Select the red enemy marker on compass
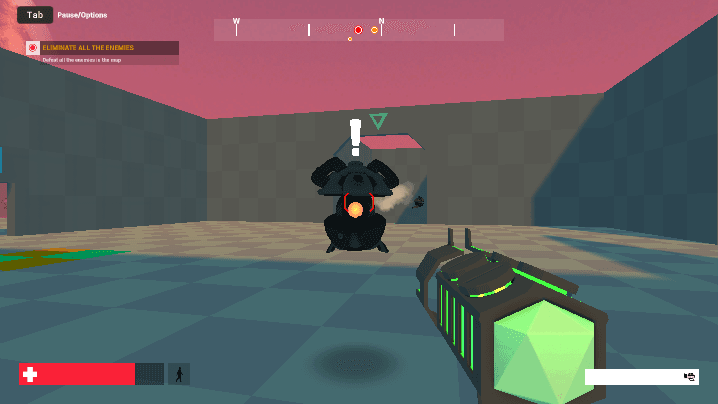The height and width of the screenshot is (404, 718). point(358,30)
